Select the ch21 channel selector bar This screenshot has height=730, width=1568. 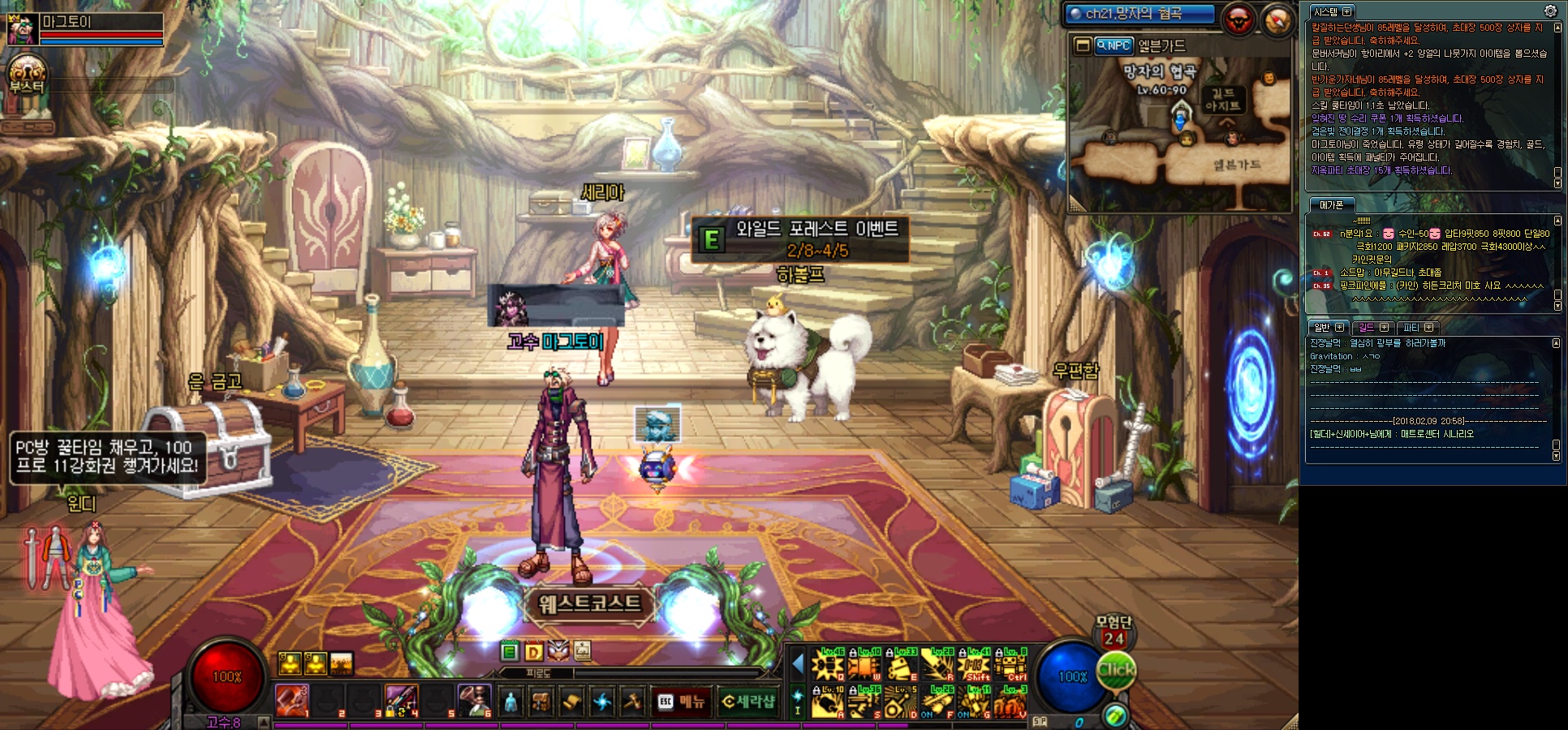coord(1139,14)
